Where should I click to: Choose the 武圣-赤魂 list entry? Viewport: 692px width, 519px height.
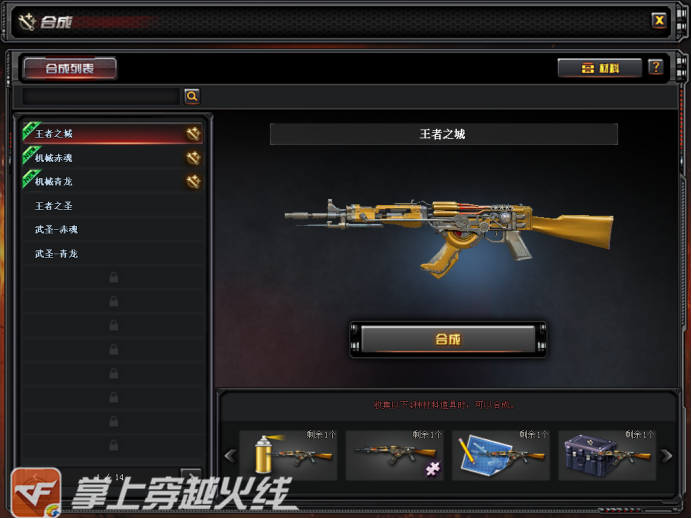(x=112, y=229)
